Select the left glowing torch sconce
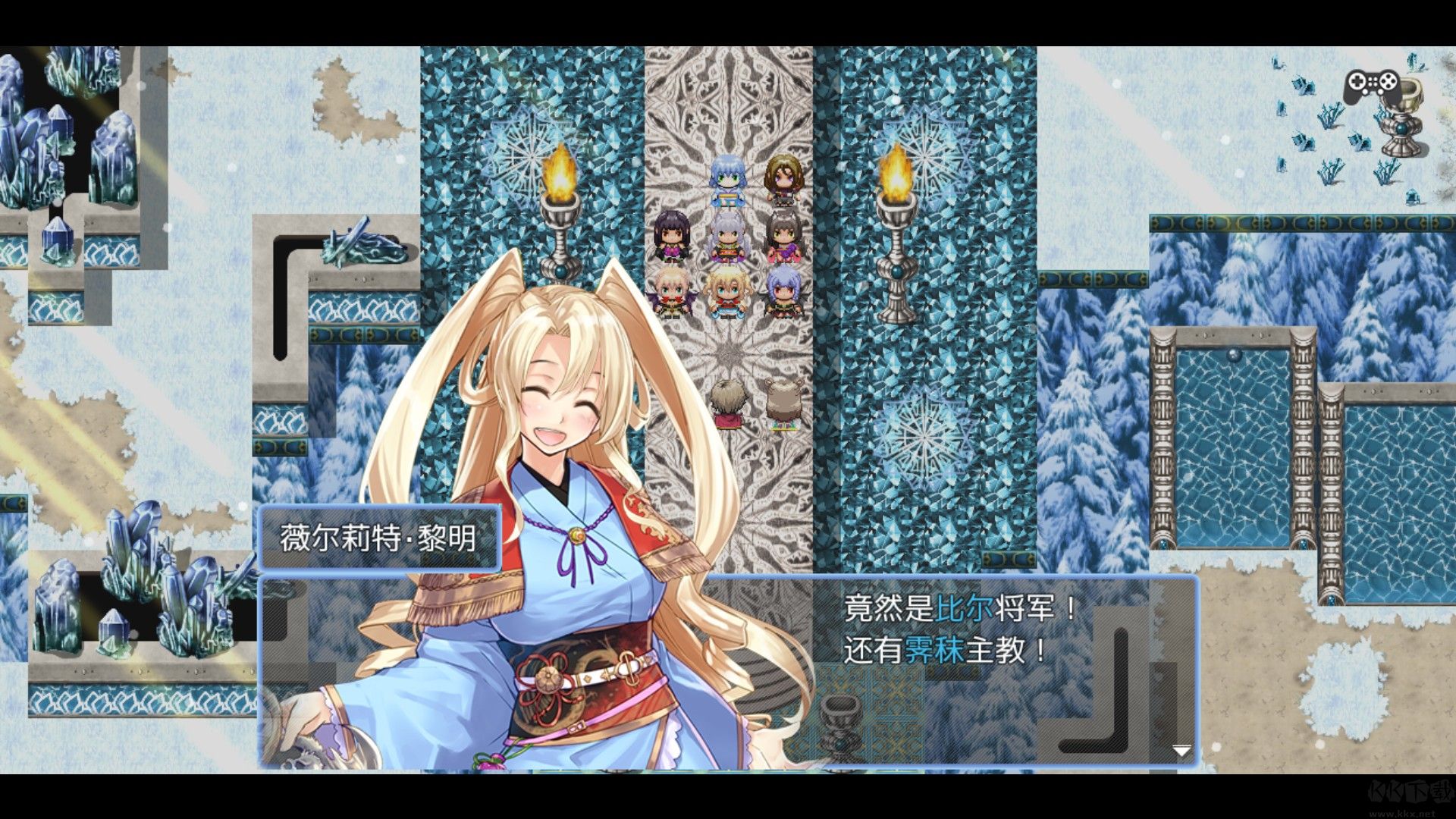Screen dimensions: 1456x819 point(561,205)
